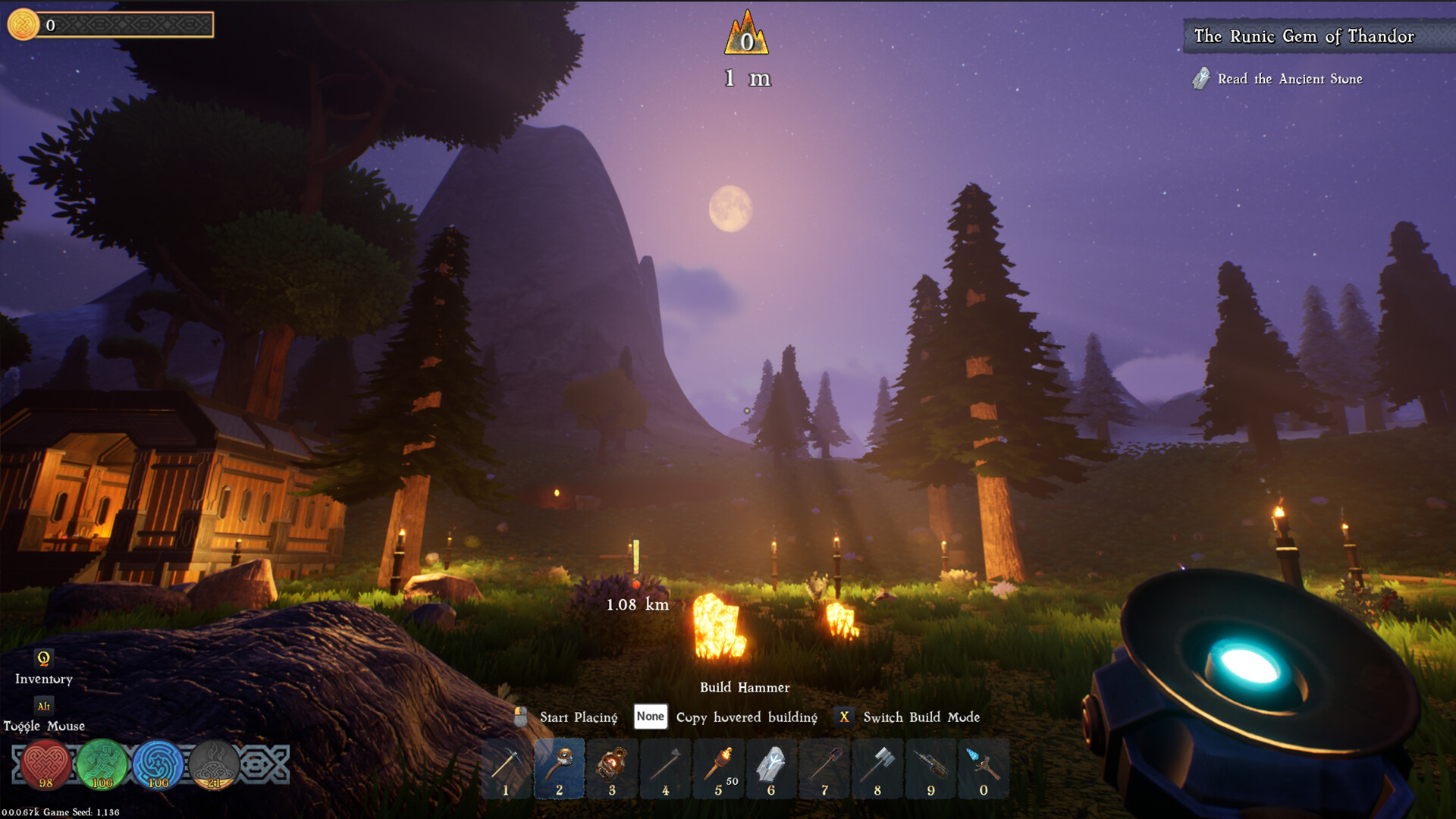Click the campfire marker on the compass
The image size is (1456, 819).
[746, 35]
